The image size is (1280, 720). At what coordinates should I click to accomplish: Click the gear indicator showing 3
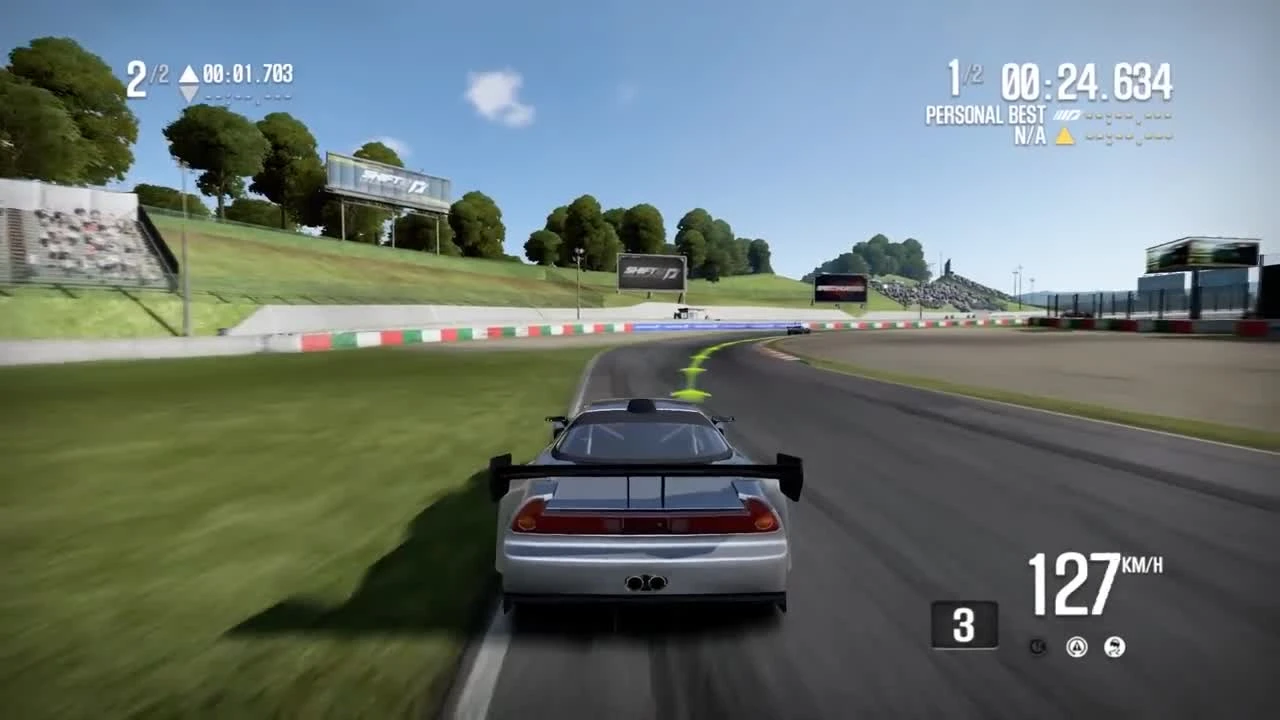[x=963, y=625]
